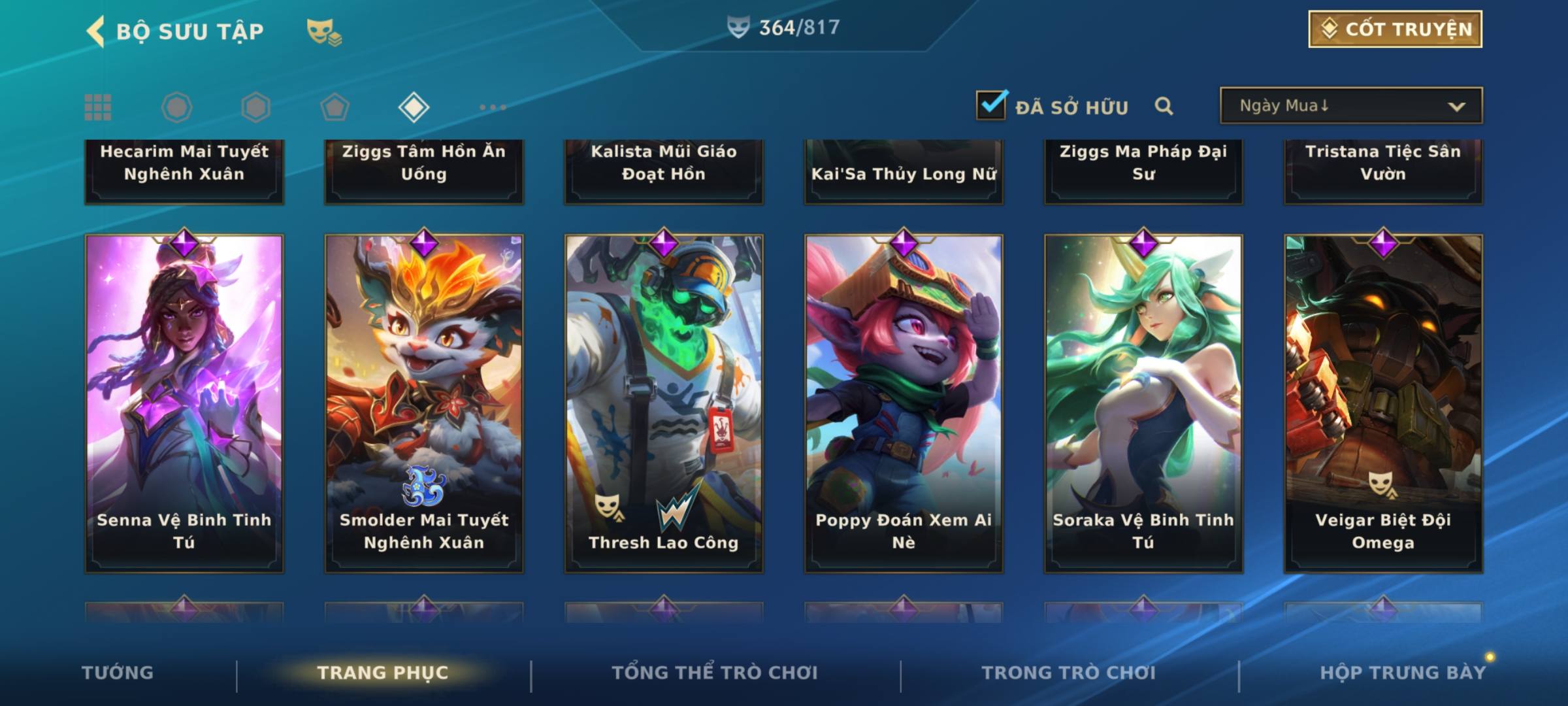Open the mask and coins icon
This screenshot has width=1568, height=706.
[x=323, y=32]
